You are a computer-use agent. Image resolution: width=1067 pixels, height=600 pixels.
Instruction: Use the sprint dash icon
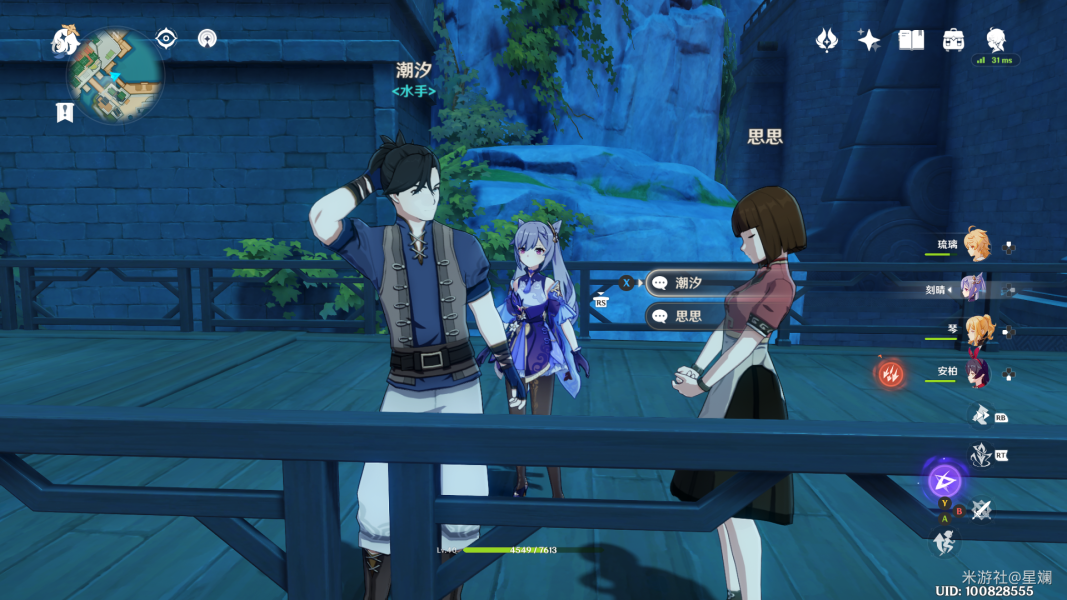coord(942,544)
